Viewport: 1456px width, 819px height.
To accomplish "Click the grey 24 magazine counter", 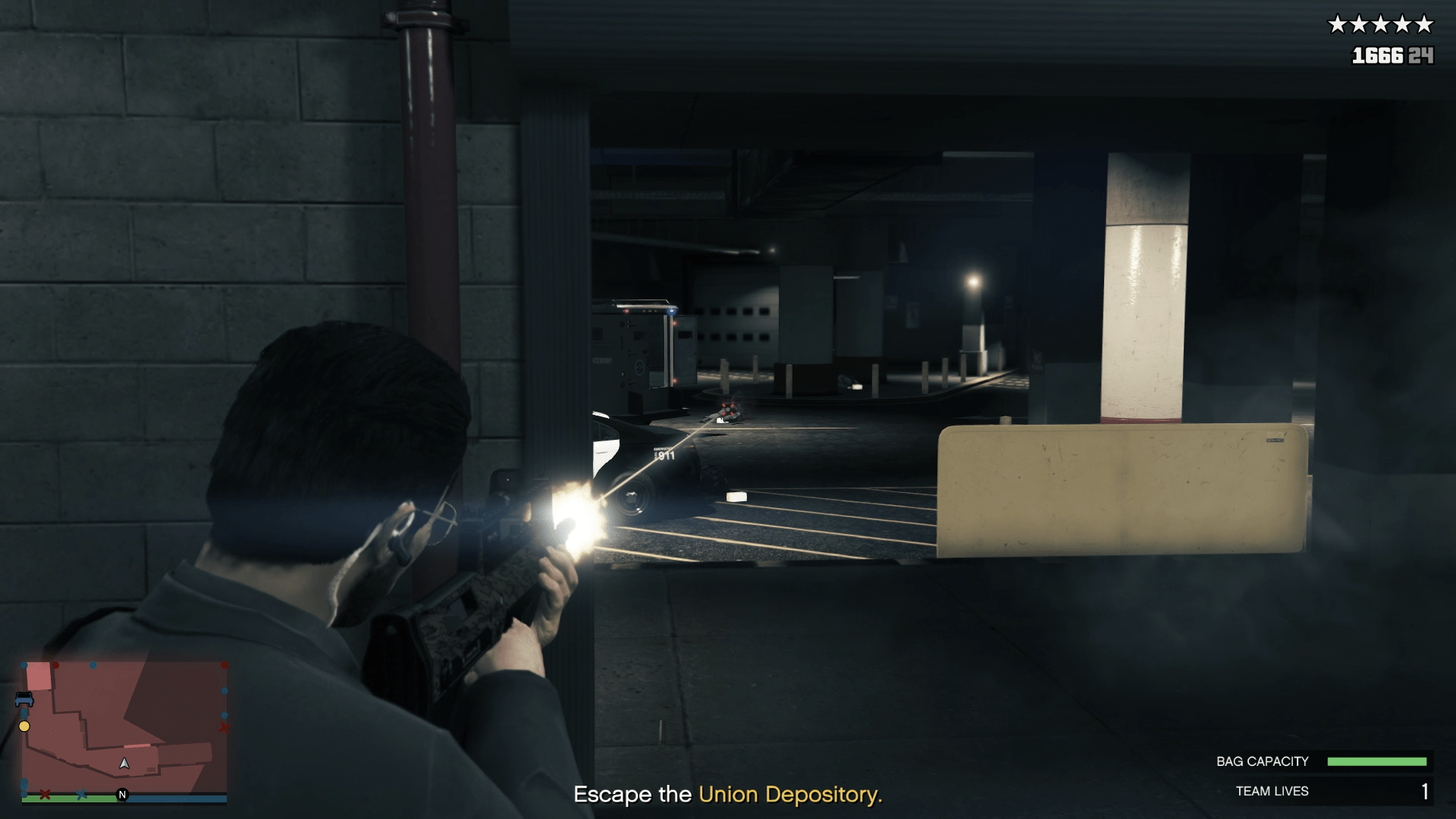I will coord(1420,56).
